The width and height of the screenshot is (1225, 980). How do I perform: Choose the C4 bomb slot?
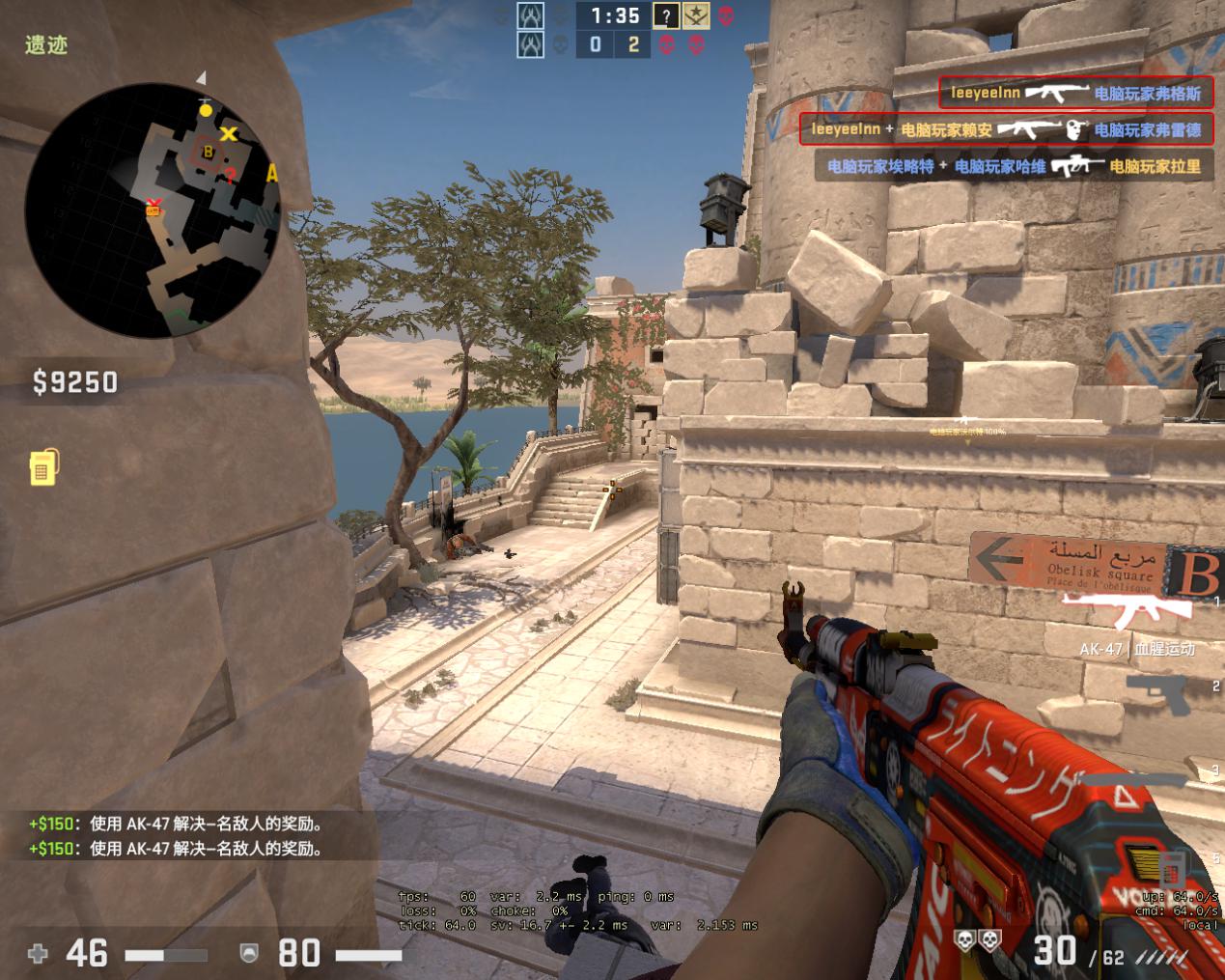[x=1172, y=865]
